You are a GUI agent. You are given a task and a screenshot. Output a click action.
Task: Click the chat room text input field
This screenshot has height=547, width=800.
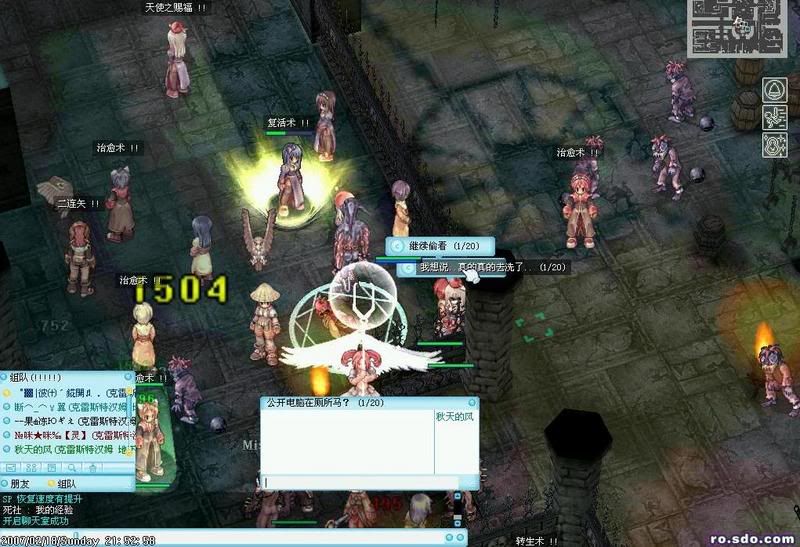click(x=358, y=483)
